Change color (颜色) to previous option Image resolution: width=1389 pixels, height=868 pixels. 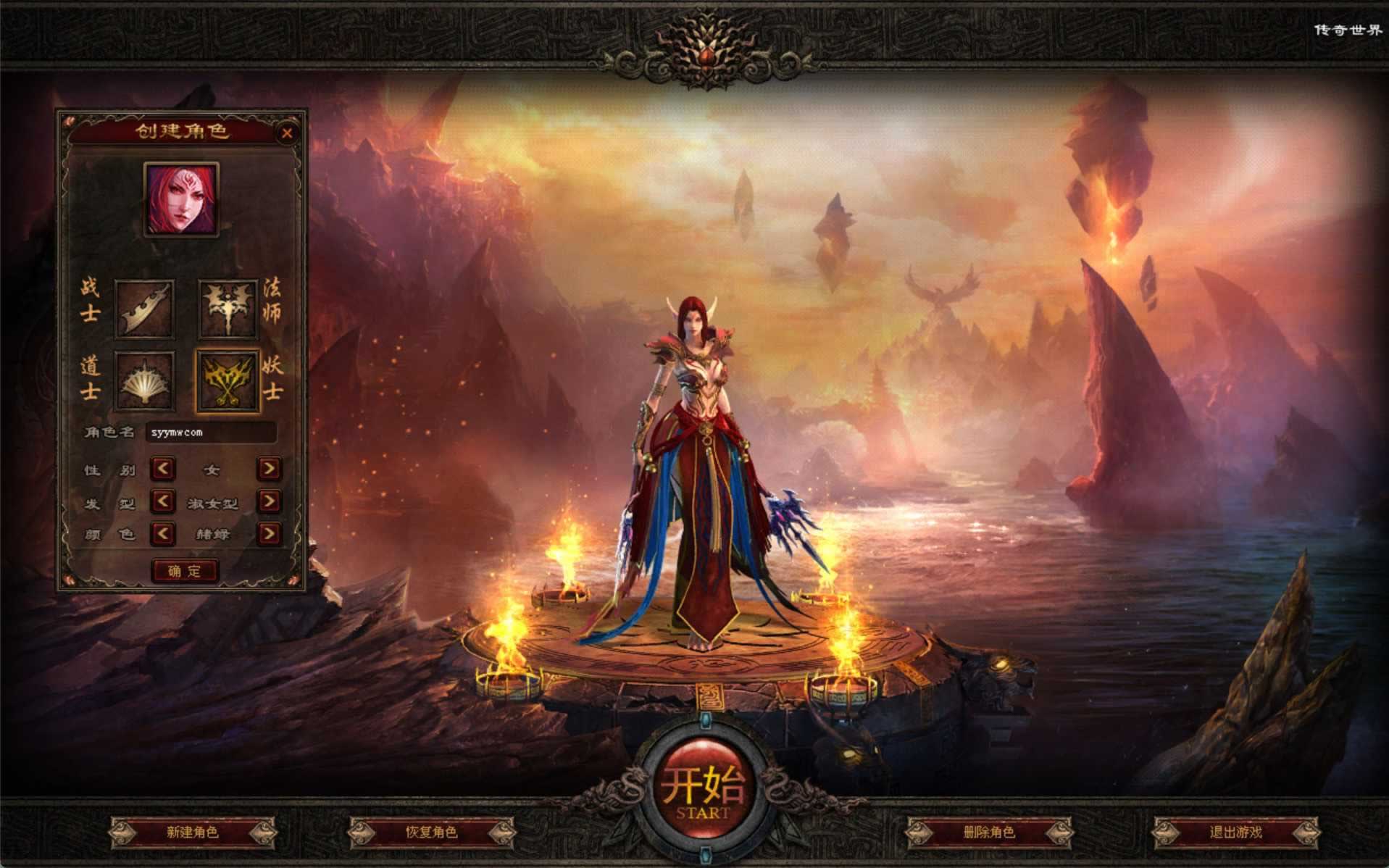162,534
